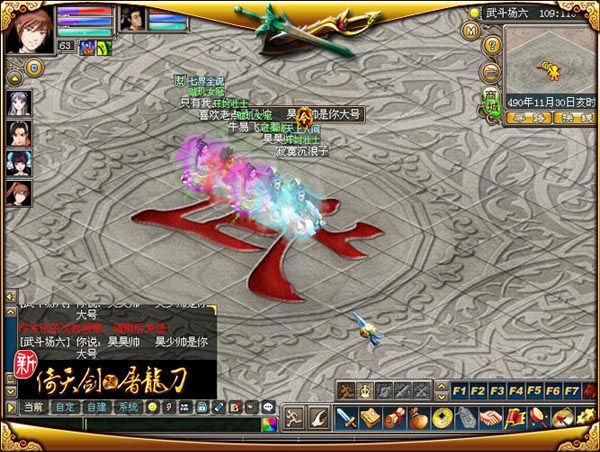Switch chat to the 系统 tab
Screen dimensions: 600x452
129,407
